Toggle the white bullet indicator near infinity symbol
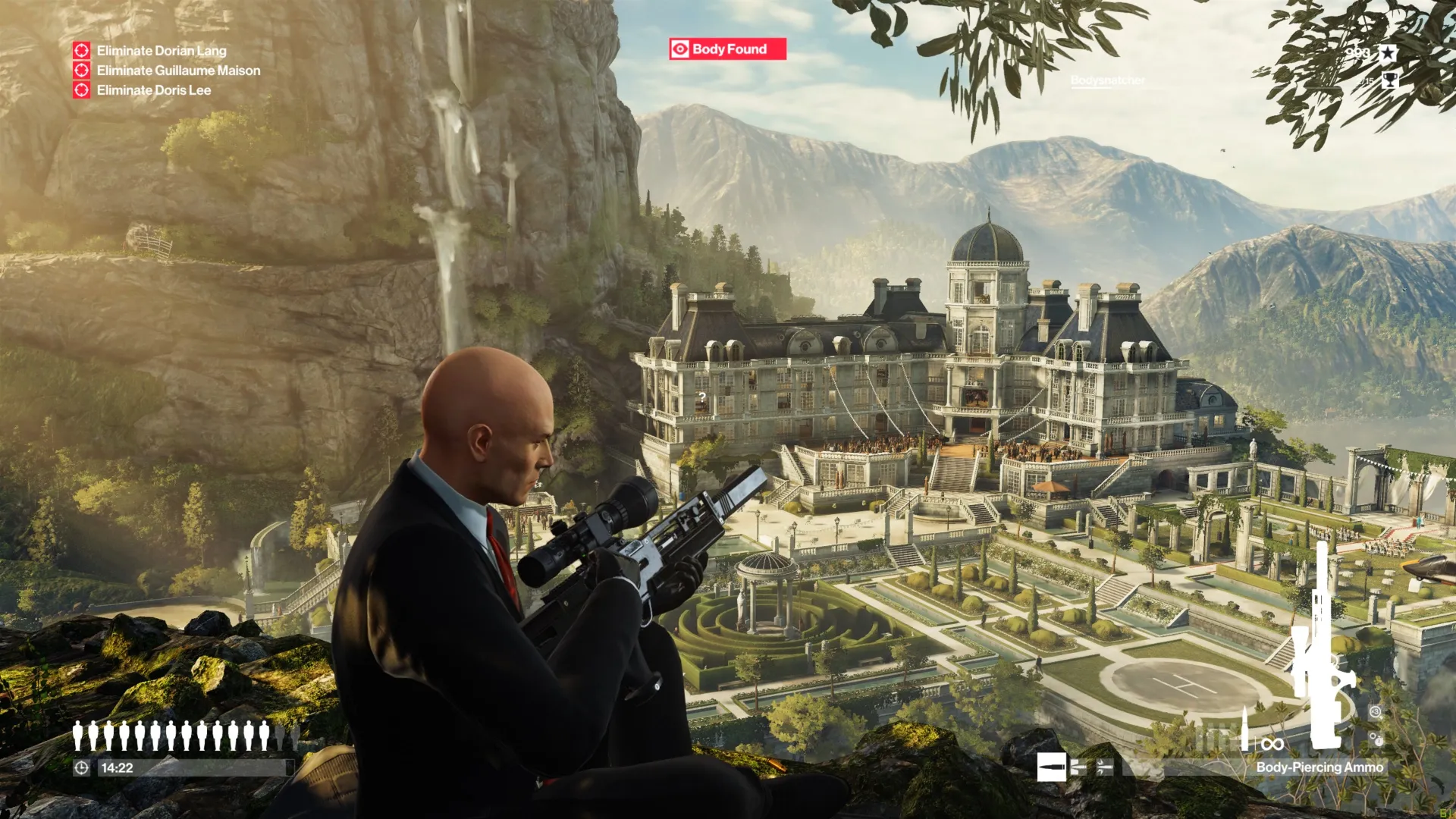 click(1244, 736)
